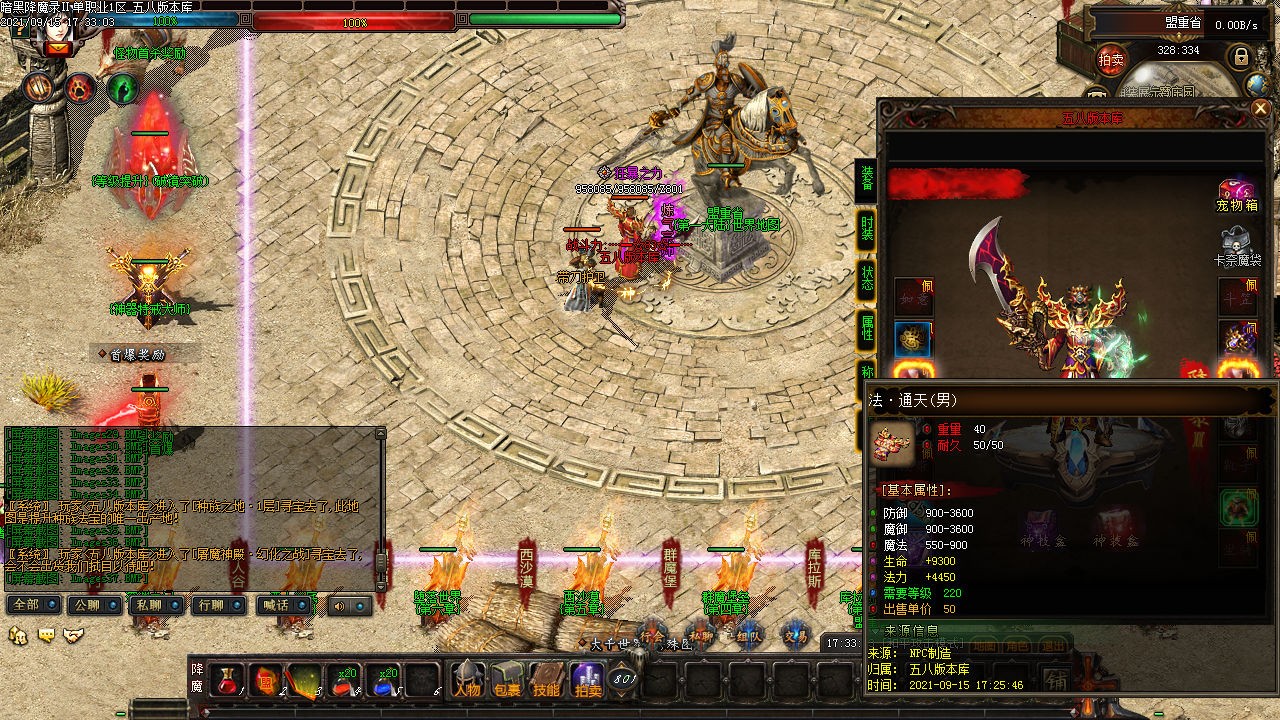The height and width of the screenshot is (720, 1280).
Task: Open the 卡奈魔袋 magic bag
Action: 1237,247
